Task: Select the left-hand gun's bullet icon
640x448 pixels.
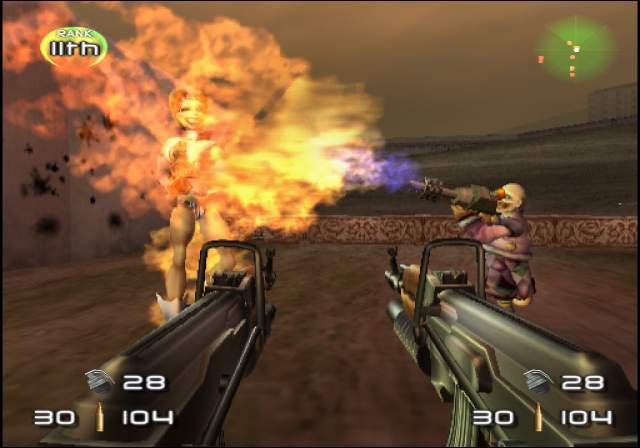Action: [x=99, y=417]
